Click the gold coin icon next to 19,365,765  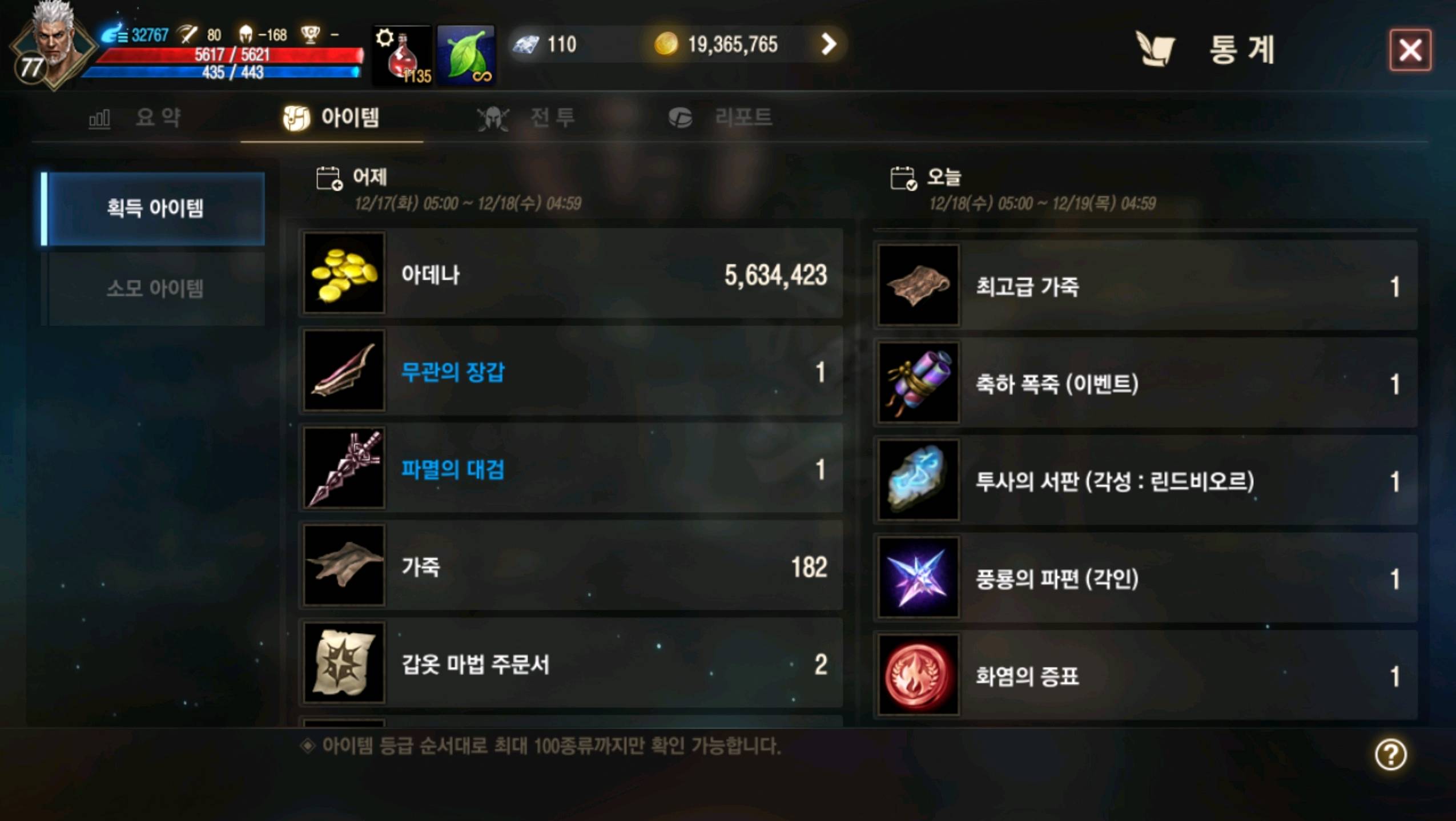tap(669, 45)
